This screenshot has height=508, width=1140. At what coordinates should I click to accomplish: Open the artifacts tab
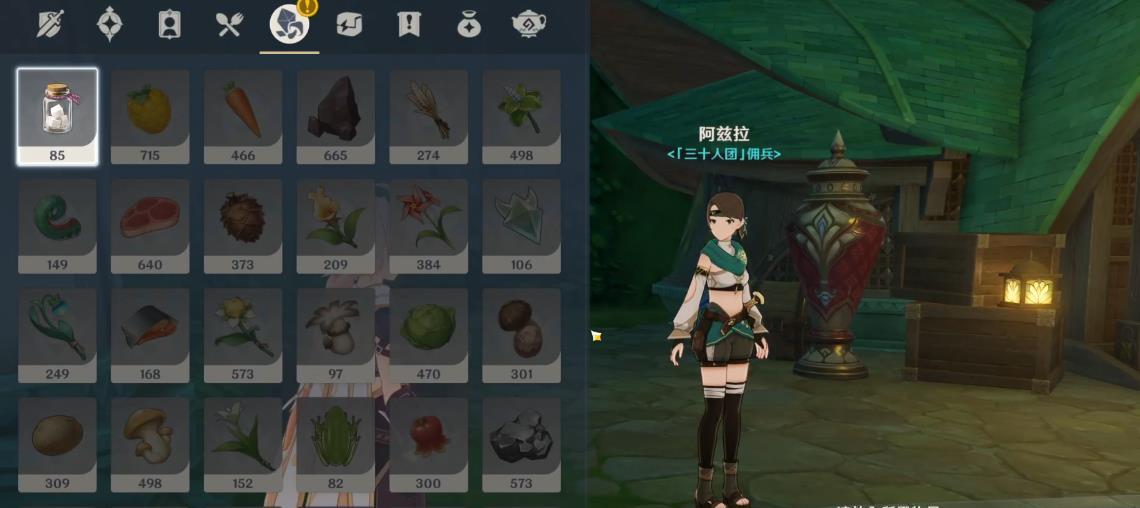pyautogui.click(x=110, y=24)
